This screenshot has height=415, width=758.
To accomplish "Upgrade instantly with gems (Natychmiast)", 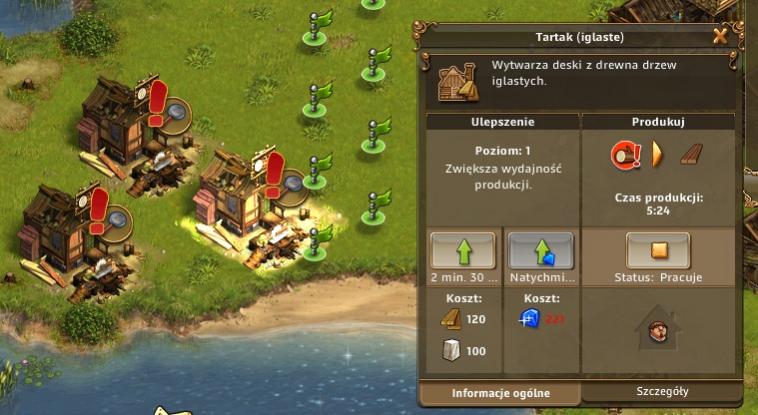I will click(540, 250).
